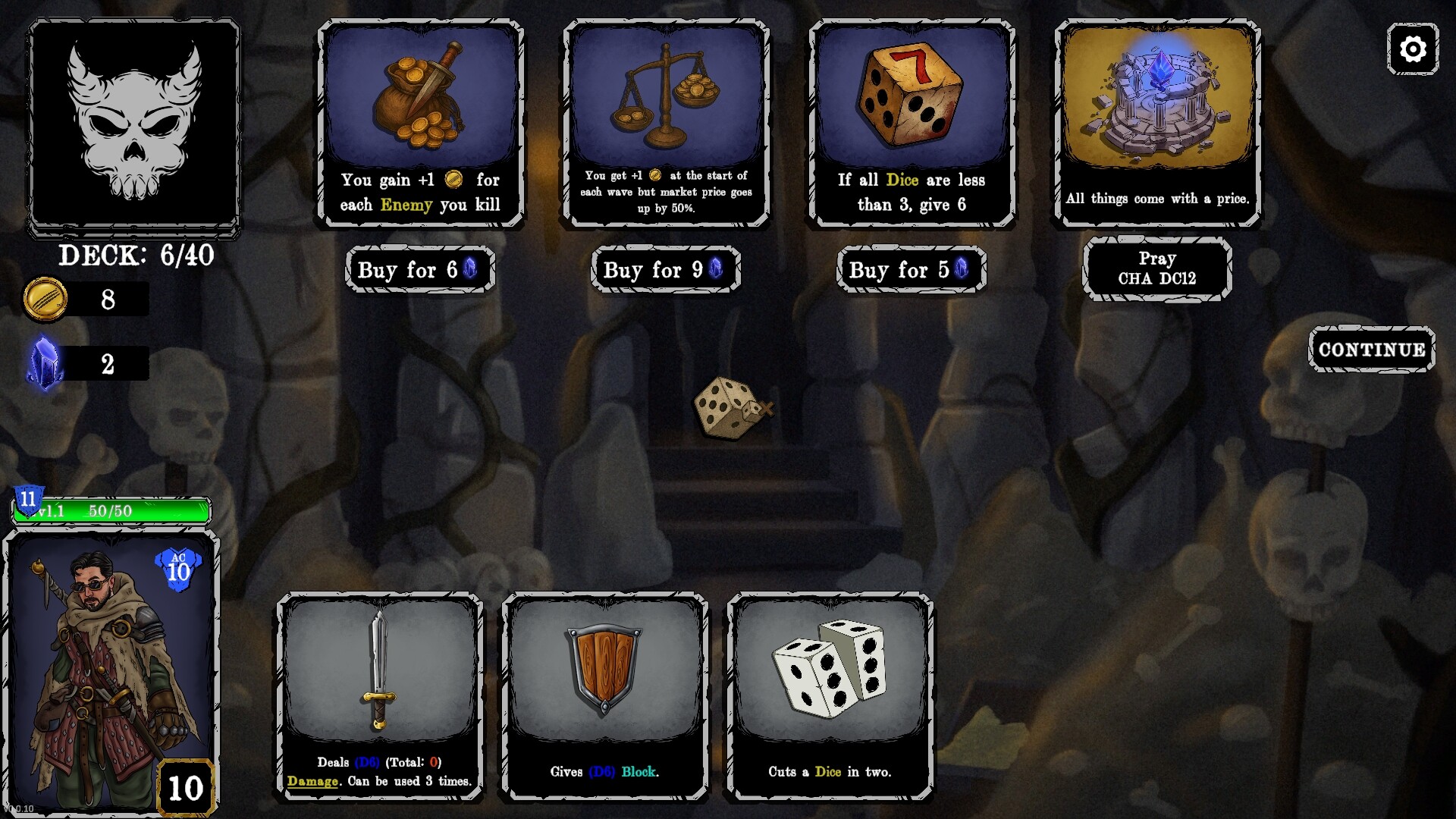Inspect the crystal altar shrine card

click(x=1157, y=123)
